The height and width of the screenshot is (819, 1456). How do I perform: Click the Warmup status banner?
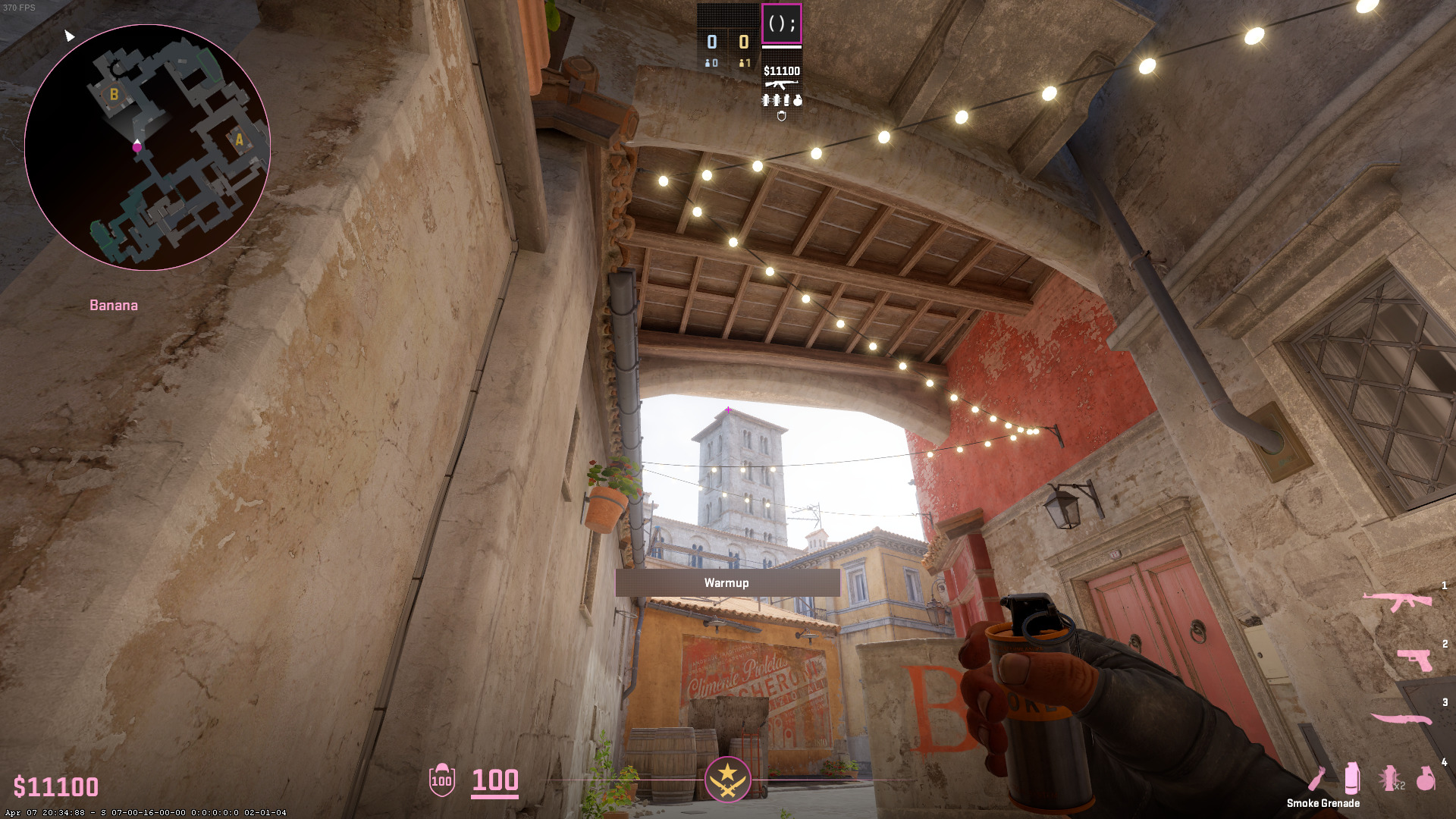click(x=726, y=582)
